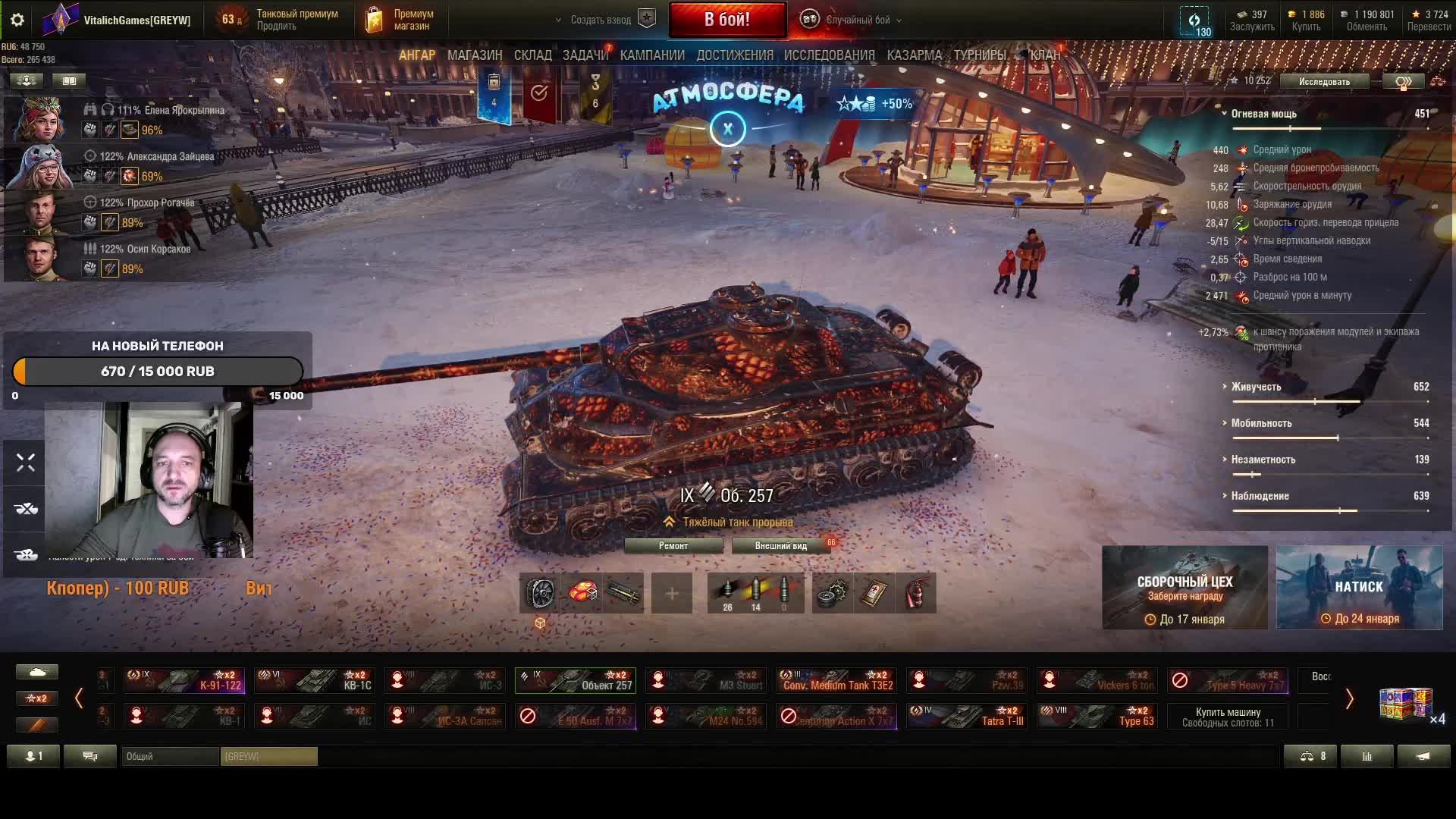Open the Внешний вид customization

[780, 546]
